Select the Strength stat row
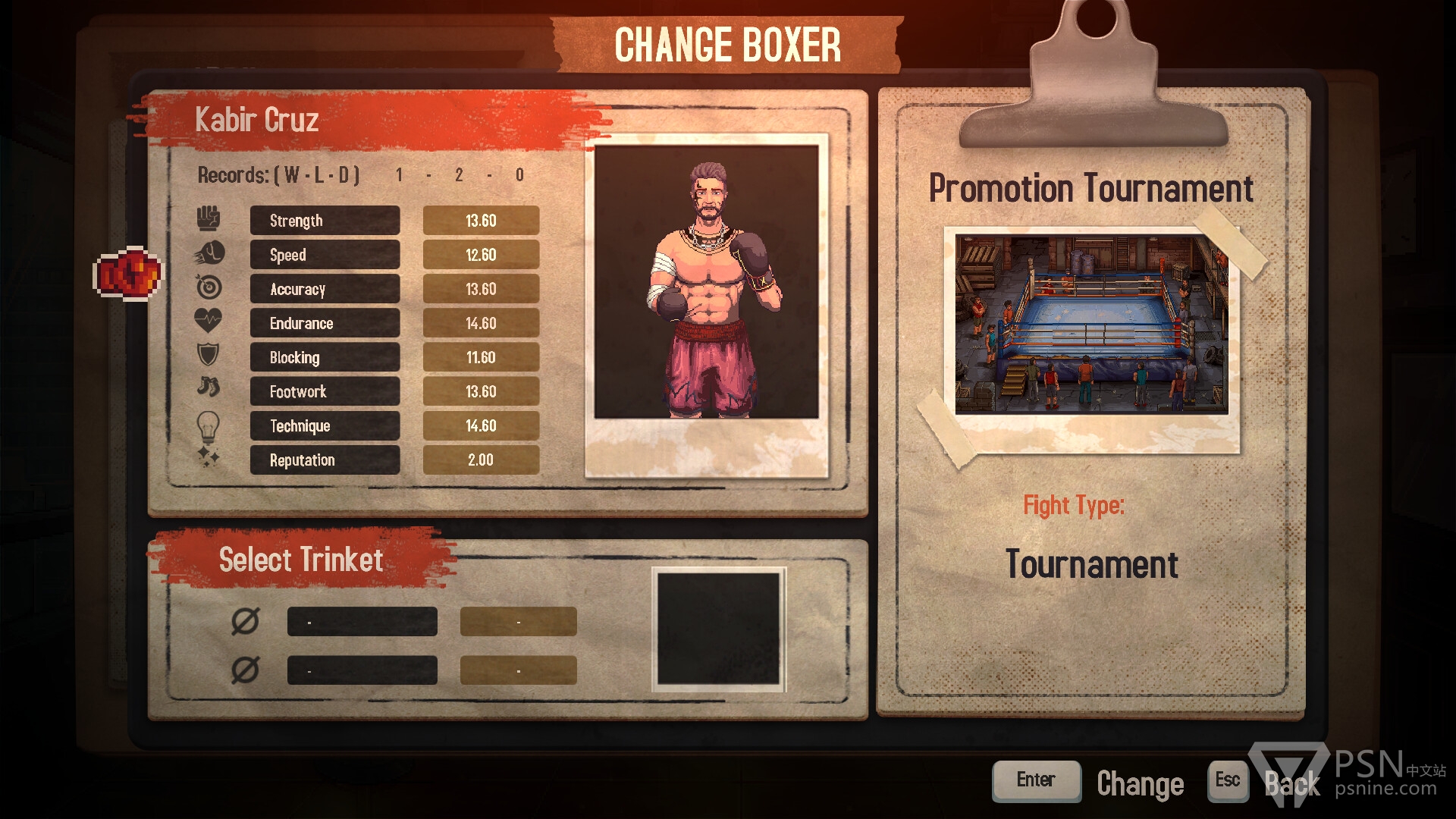Screen dimensions: 1456x819 [325, 221]
